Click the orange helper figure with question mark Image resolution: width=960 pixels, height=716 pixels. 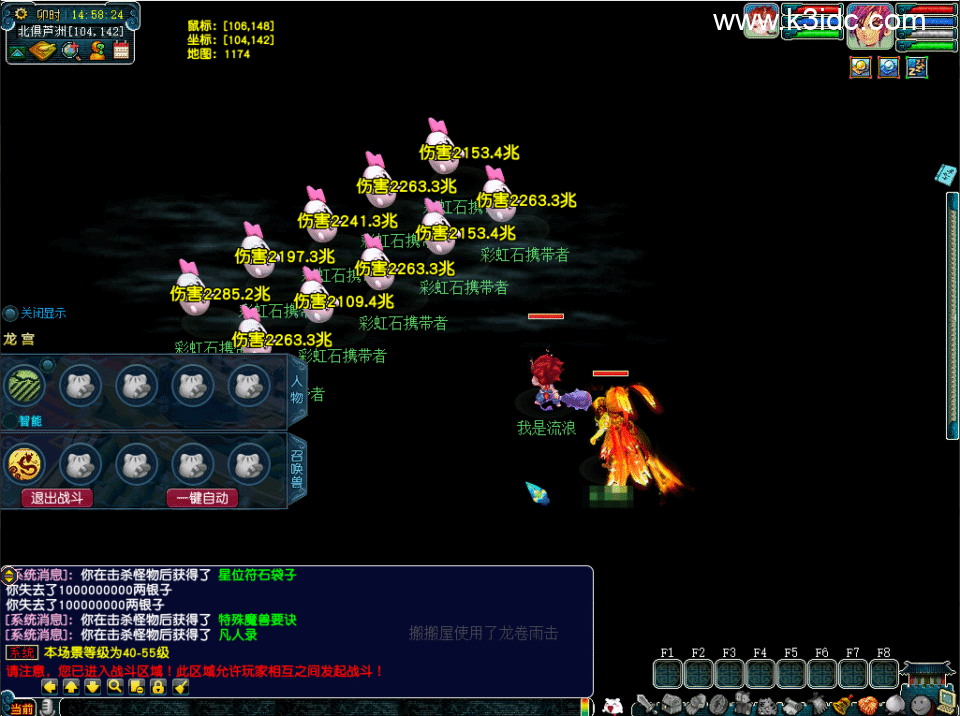[x=96, y=51]
